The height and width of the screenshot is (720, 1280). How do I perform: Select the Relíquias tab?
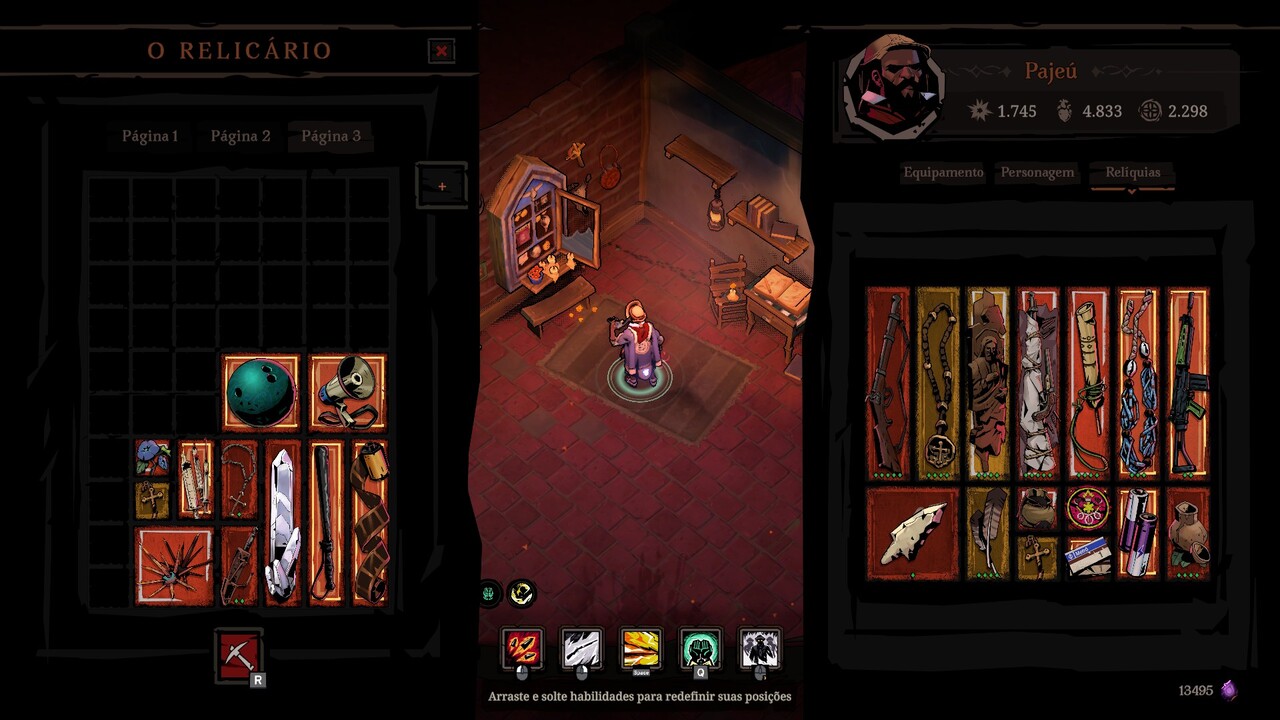coord(1133,173)
